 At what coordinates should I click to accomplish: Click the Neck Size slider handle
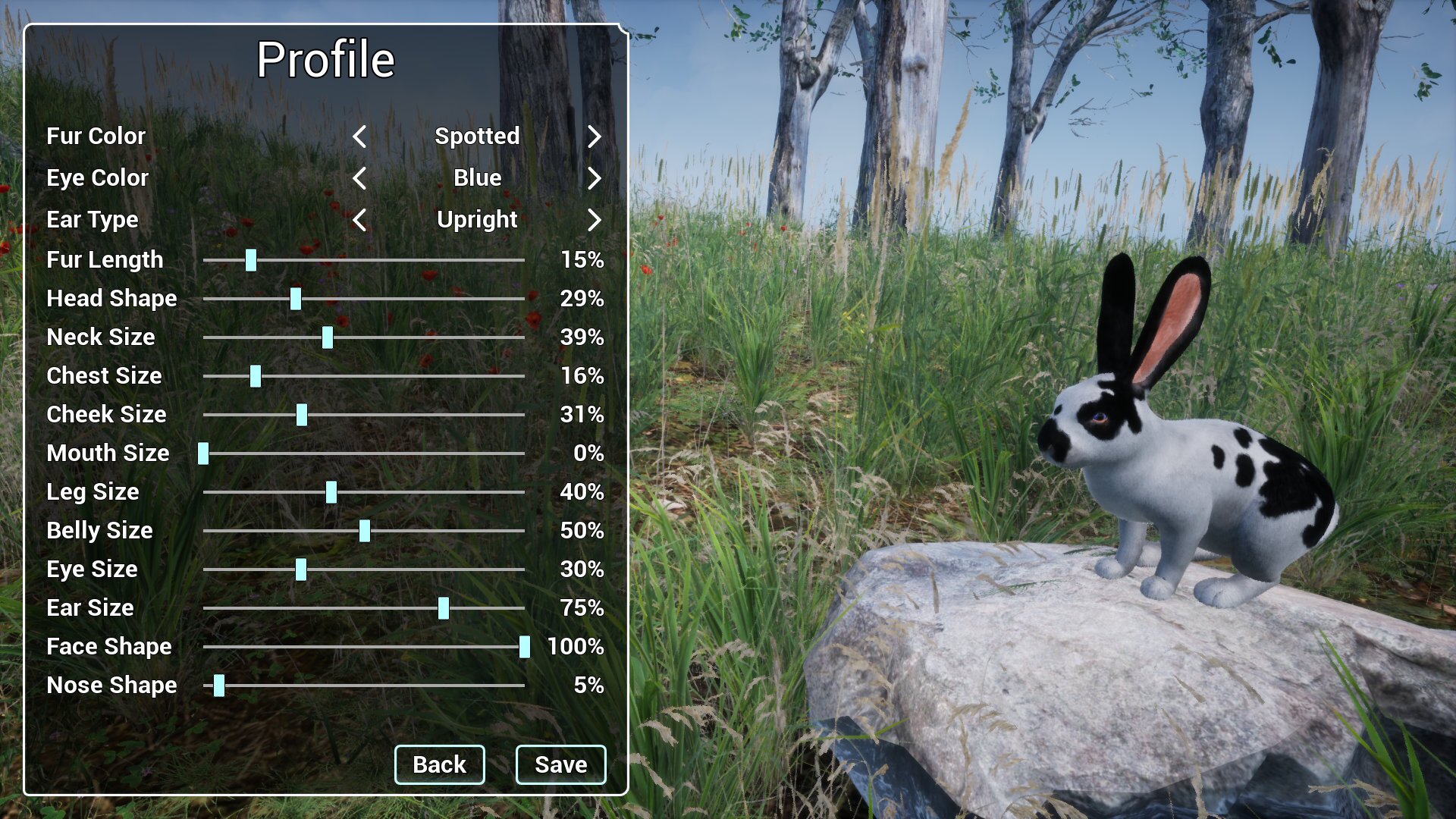click(x=328, y=337)
